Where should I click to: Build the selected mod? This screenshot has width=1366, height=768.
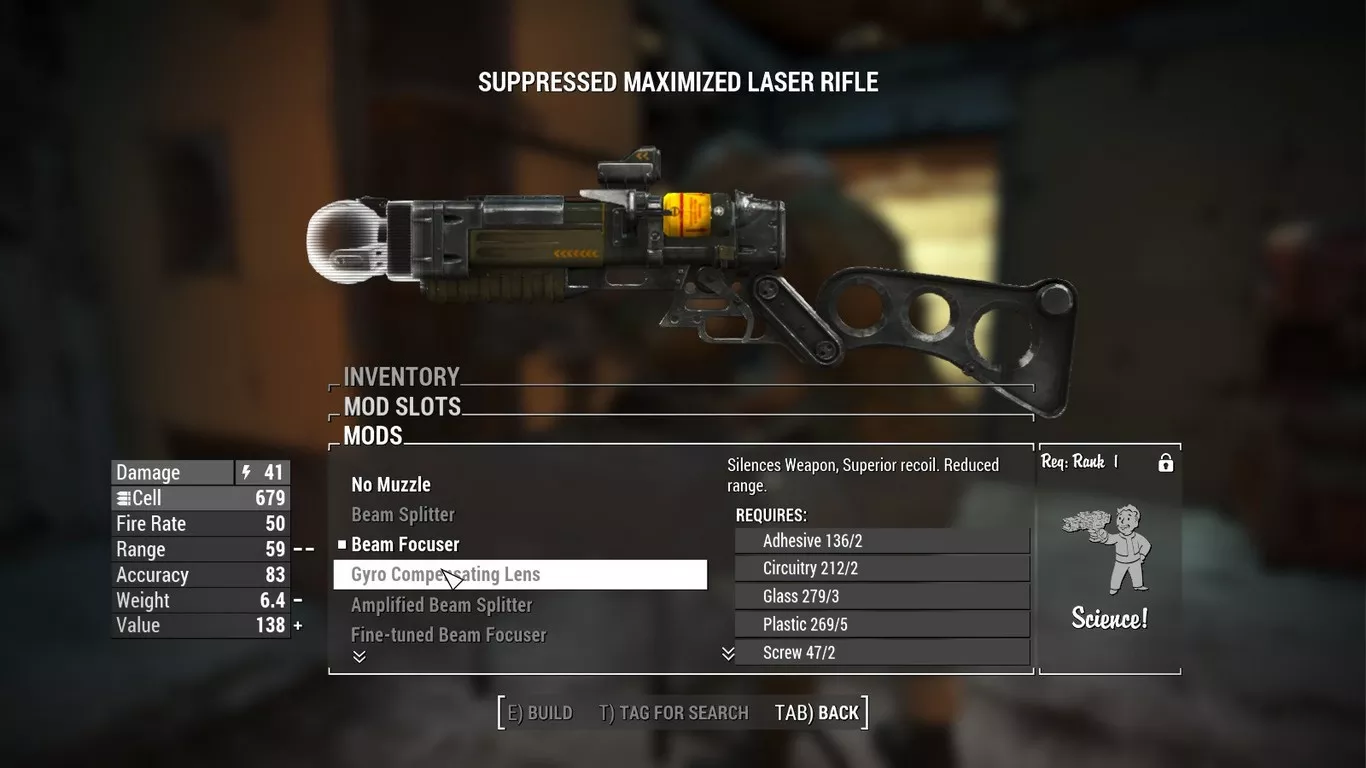pos(540,713)
